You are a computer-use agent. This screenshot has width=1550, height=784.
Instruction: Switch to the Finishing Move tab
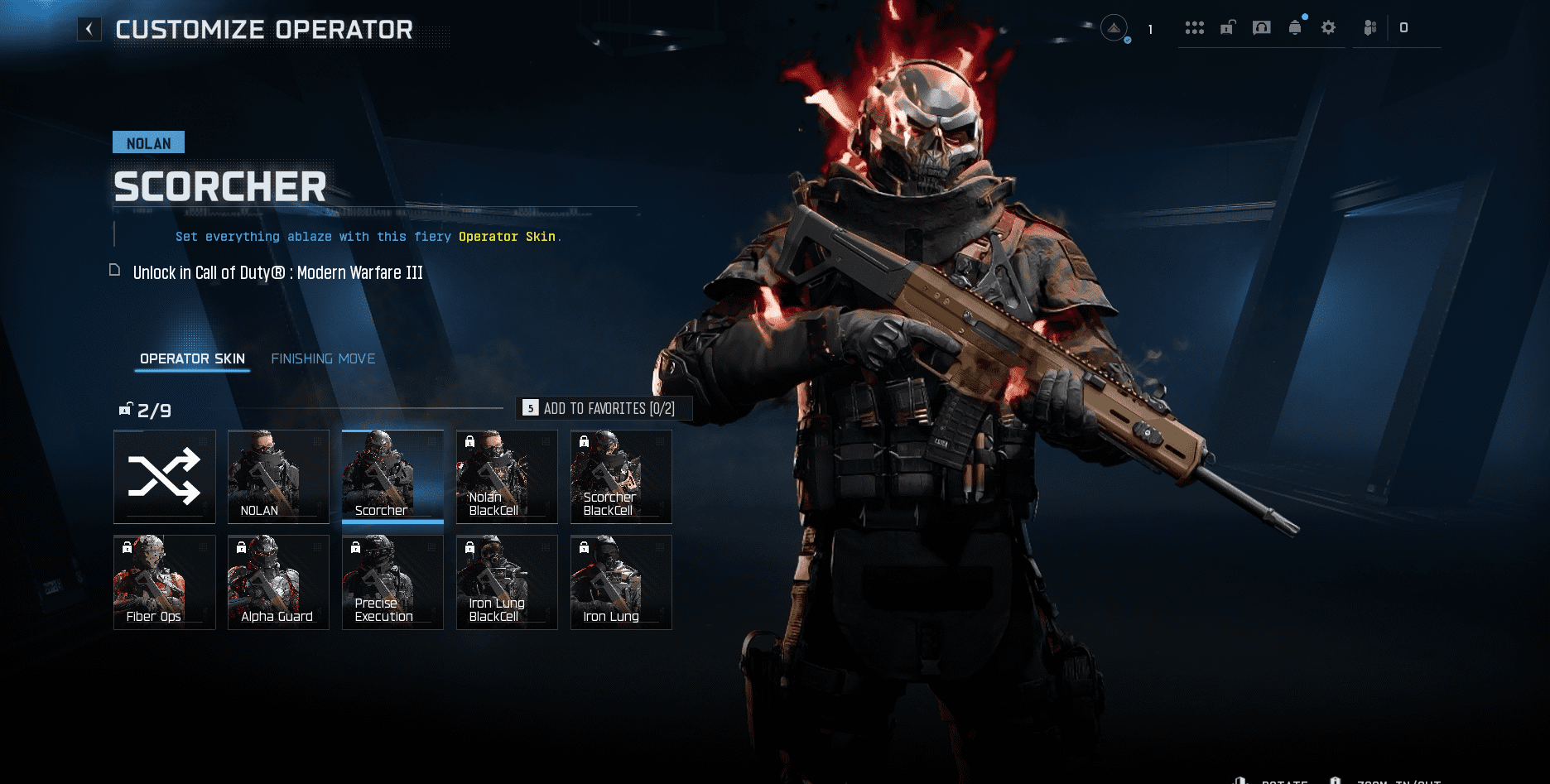point(323,358)
